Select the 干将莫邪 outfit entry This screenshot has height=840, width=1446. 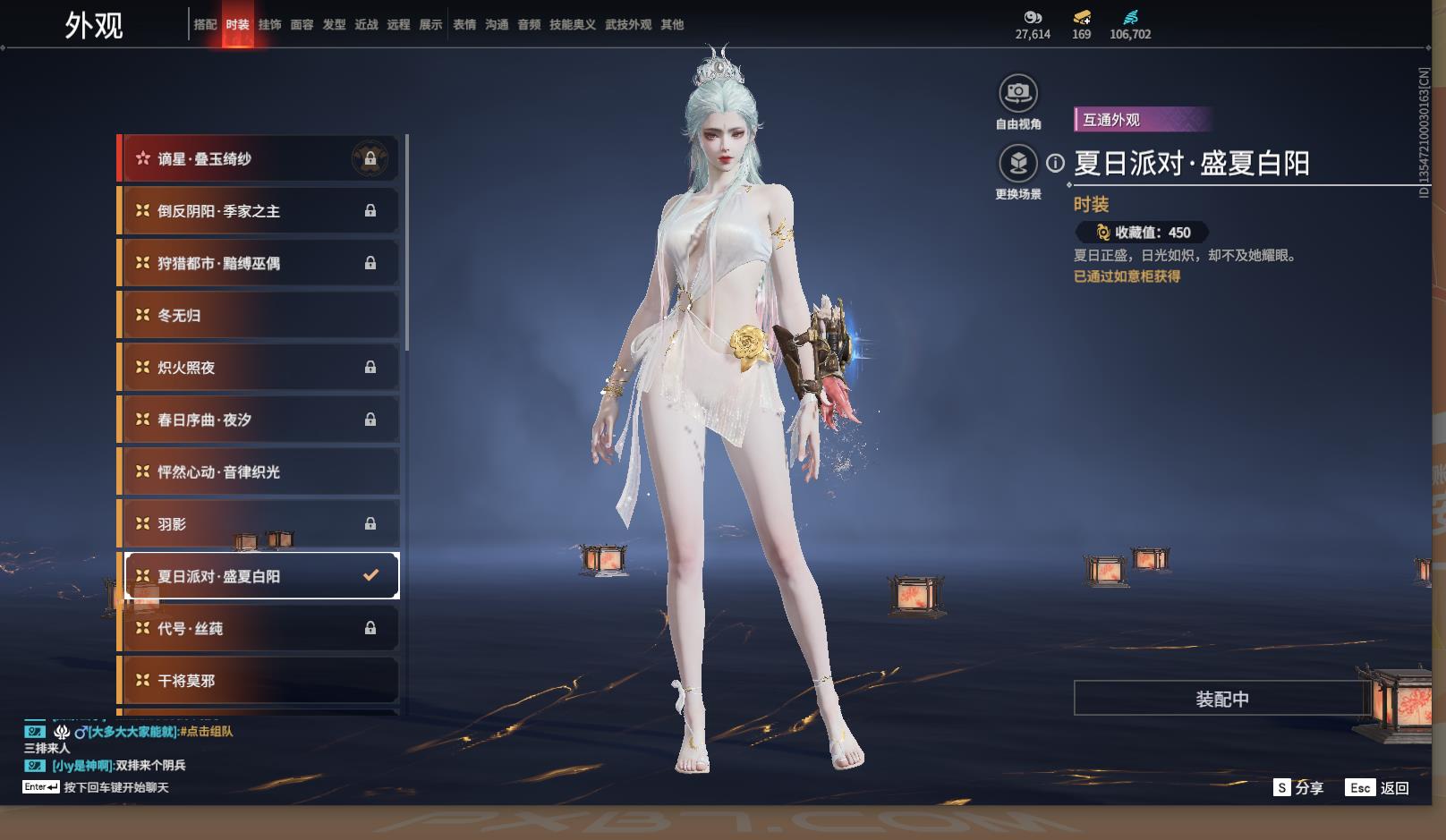click(259, 681)
